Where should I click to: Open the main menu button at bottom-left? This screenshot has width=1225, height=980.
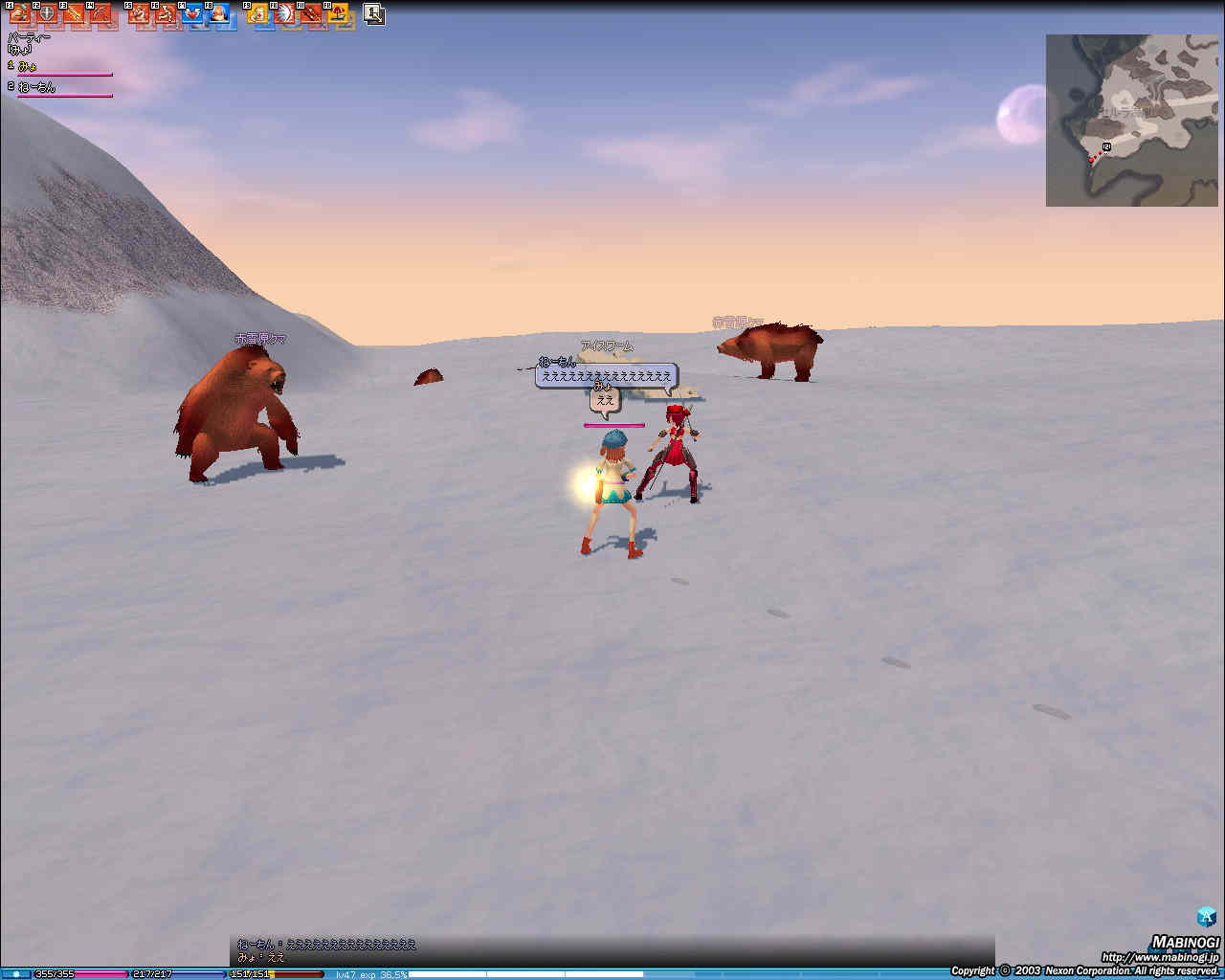point(15,973)
